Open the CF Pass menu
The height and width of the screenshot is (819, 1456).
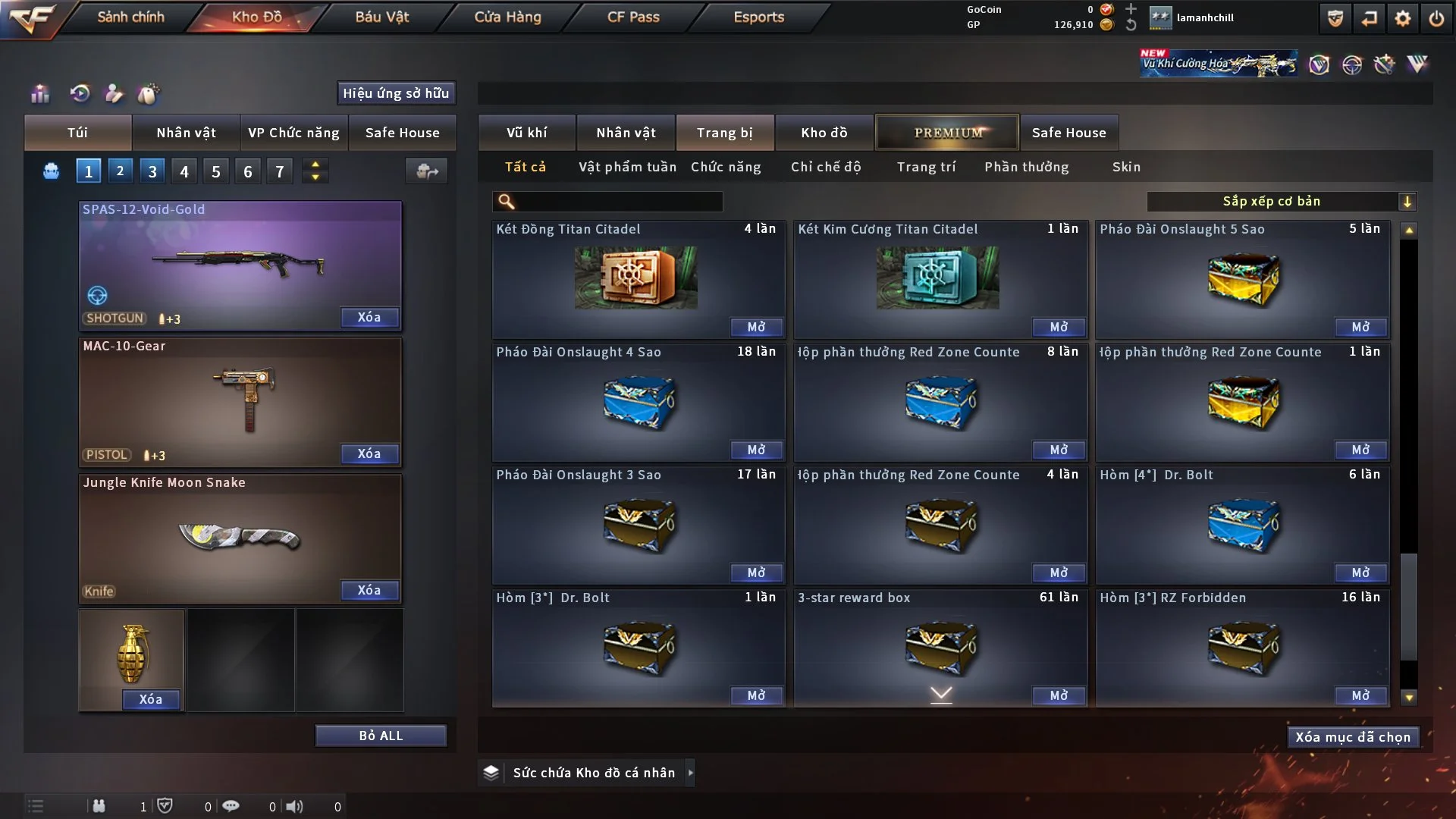[633, 17]
